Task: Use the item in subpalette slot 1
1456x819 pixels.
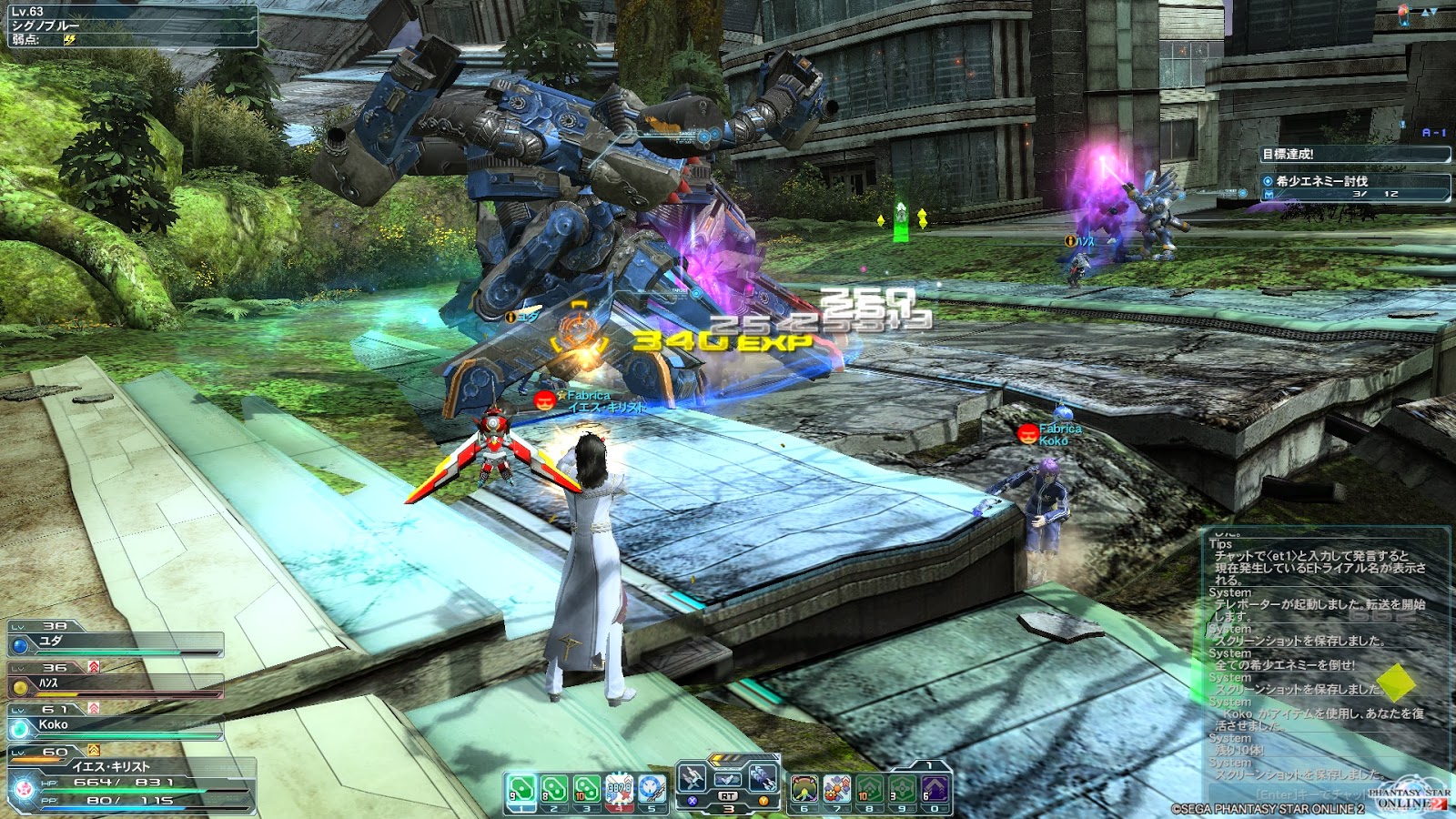Action: (521, 790)
